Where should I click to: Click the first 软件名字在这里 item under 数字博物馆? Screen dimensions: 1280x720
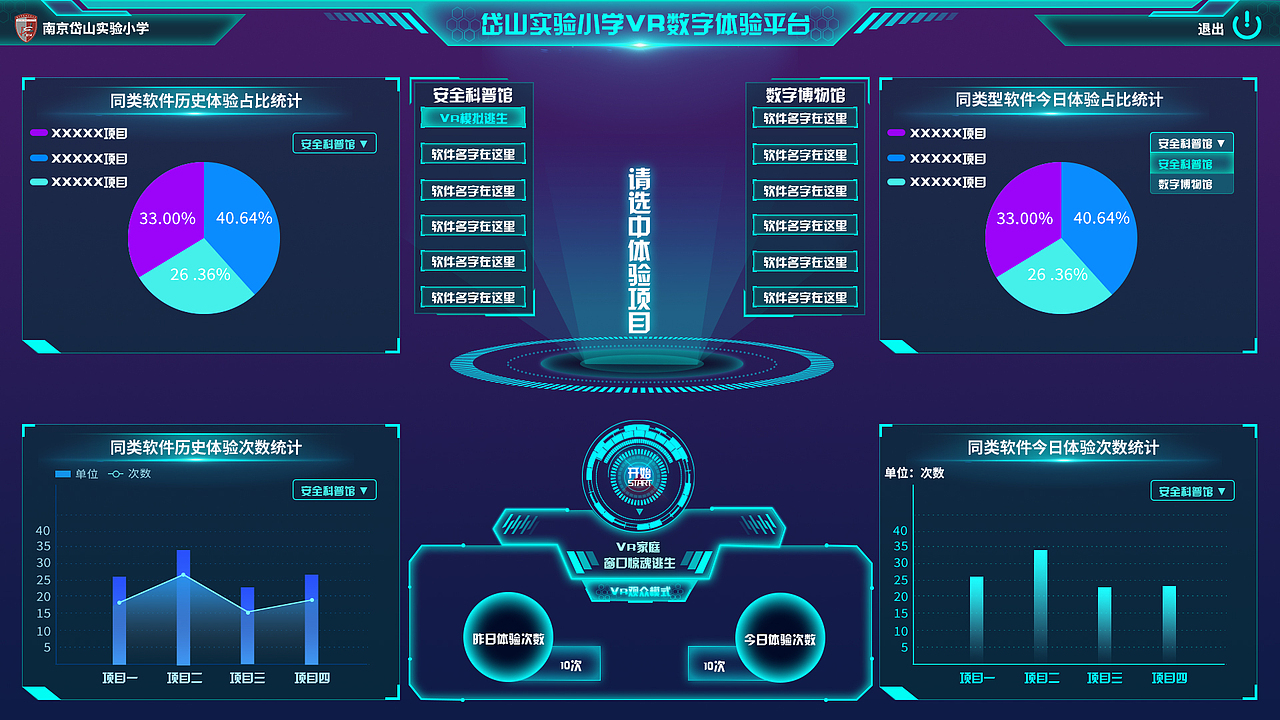[x=805, y=118]
